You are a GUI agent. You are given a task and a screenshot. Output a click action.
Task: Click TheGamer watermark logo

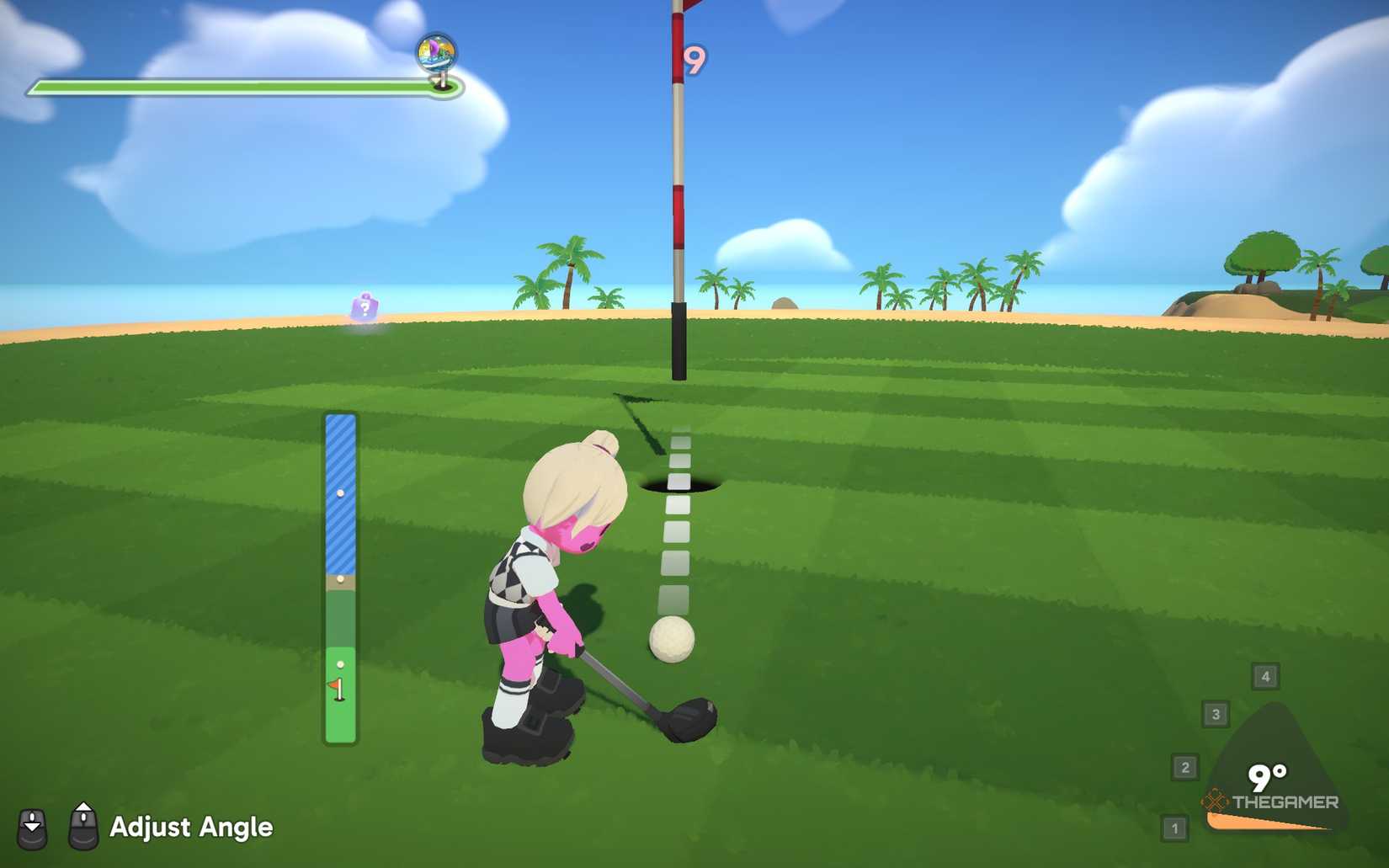click(x=1271, y=802)
